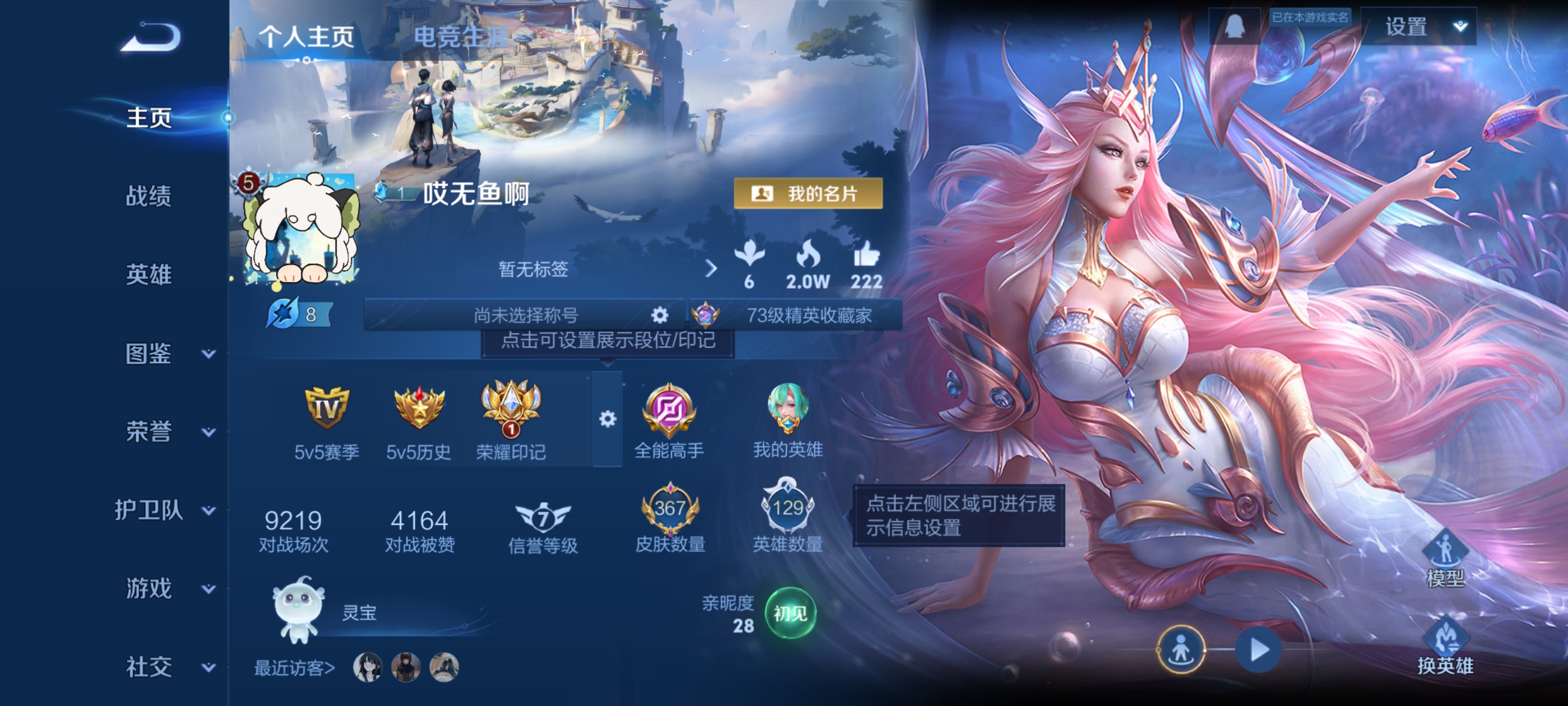Open the title display settings gear

[659, 314]
